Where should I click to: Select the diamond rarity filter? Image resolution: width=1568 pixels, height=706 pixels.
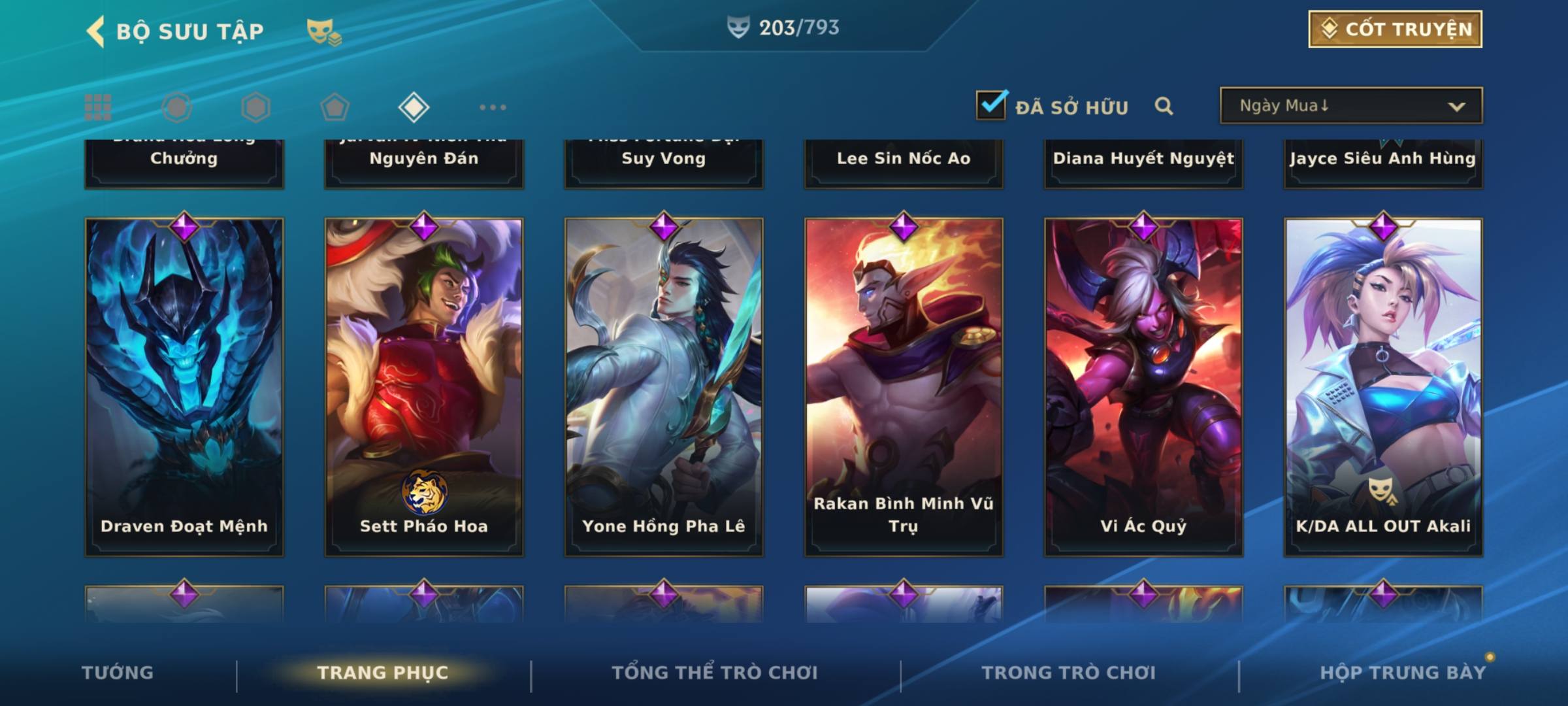pos(414,107)
